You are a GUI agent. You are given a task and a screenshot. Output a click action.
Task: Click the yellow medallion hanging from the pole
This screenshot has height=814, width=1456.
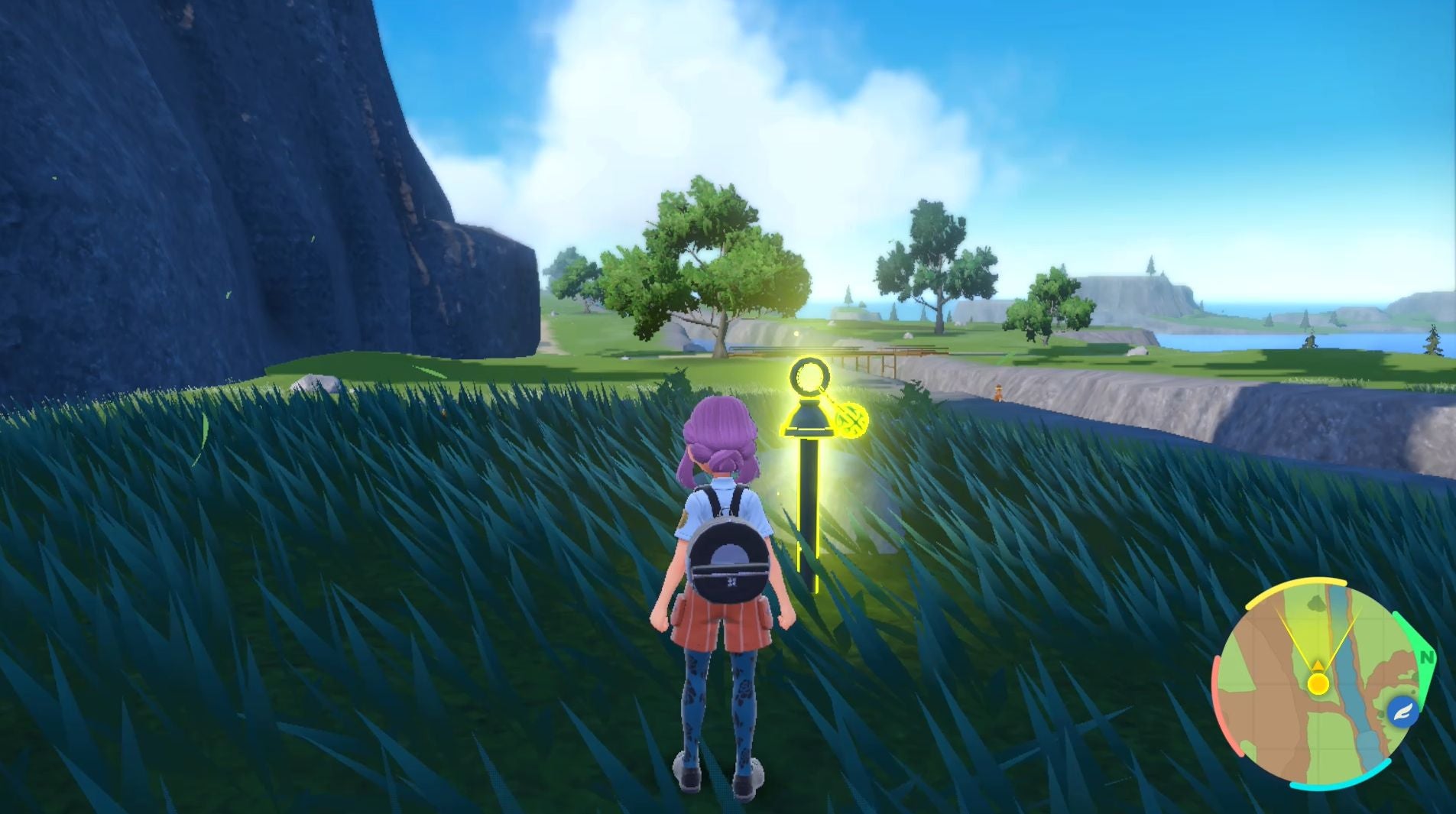(851, 420)
